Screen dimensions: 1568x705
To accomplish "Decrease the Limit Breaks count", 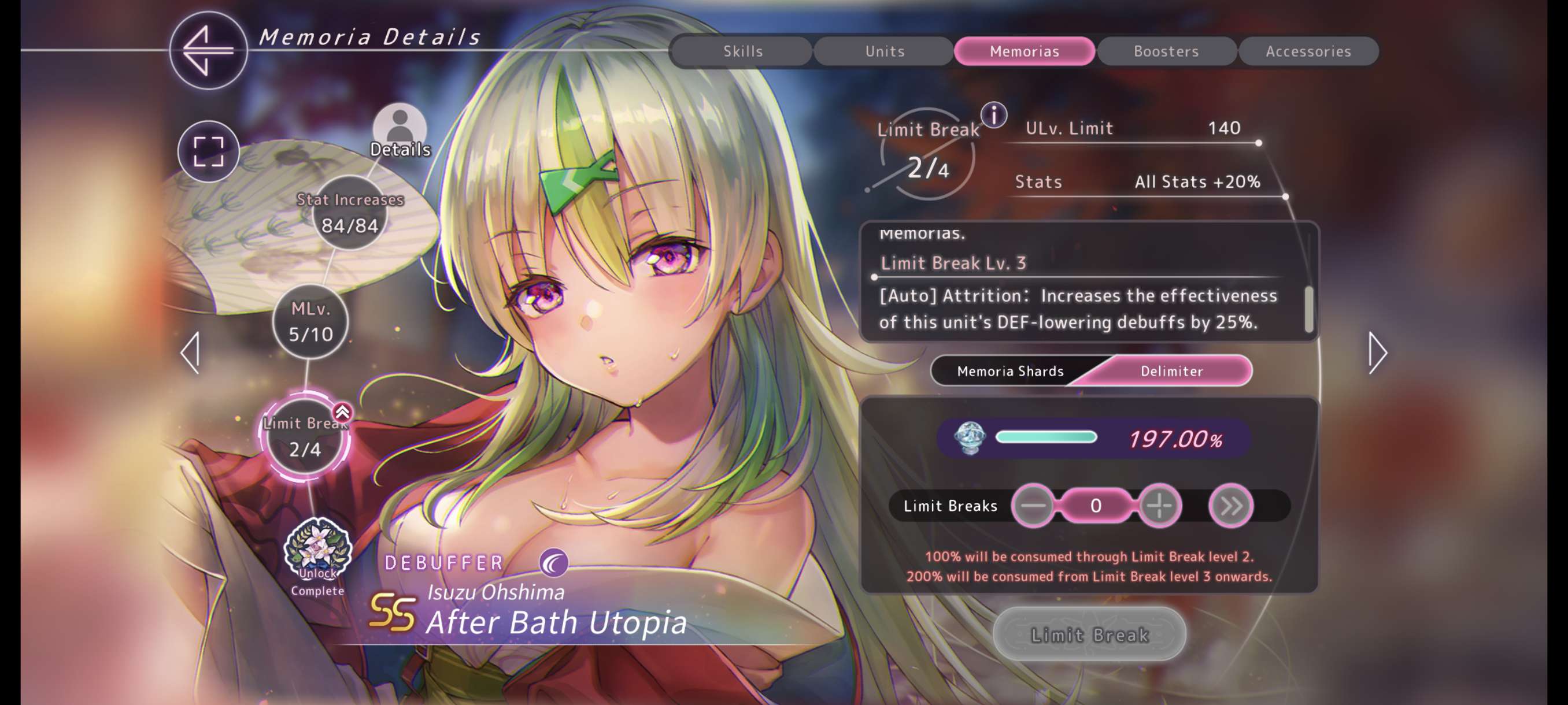I will point(1034,506).
